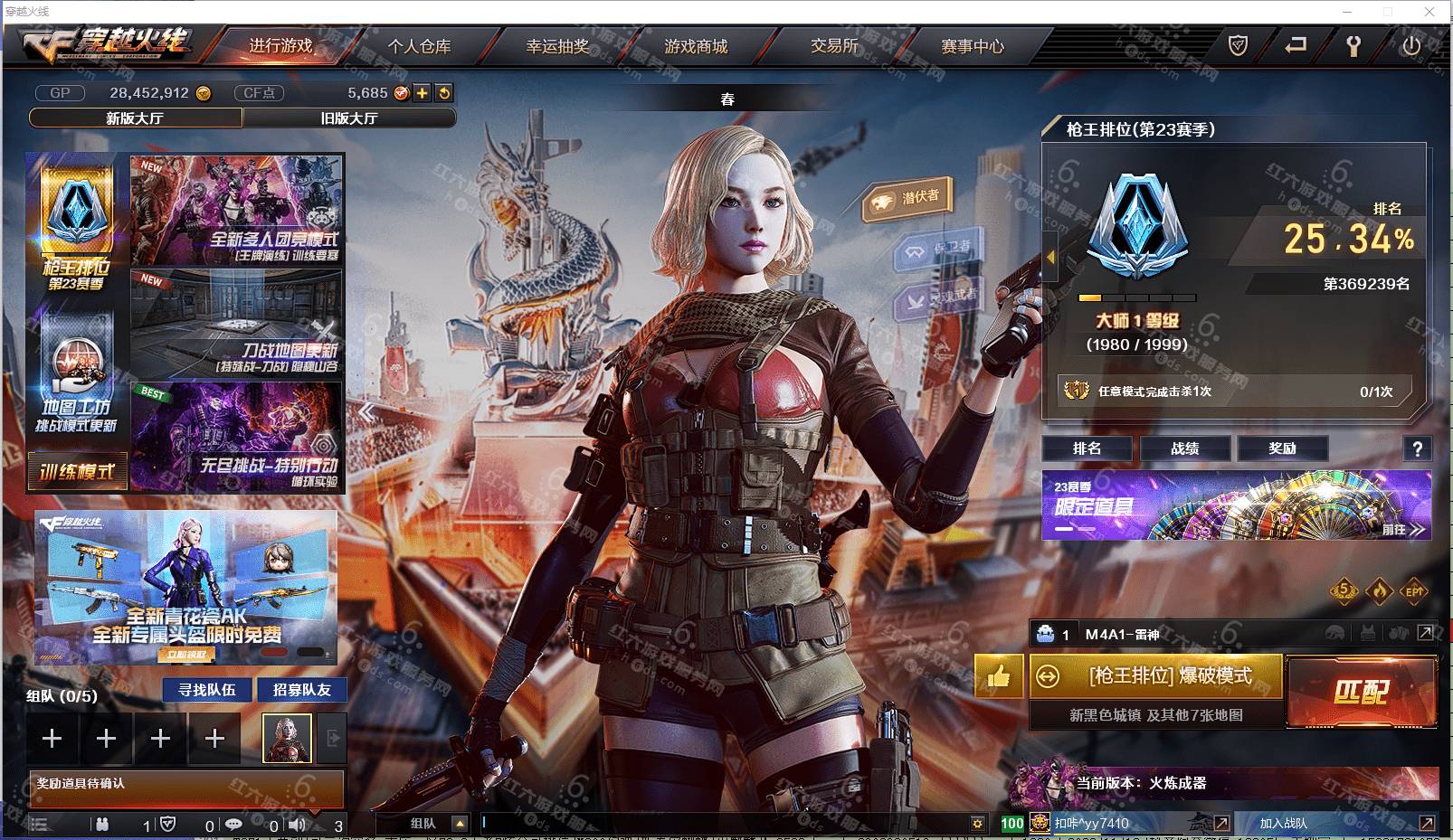
Task: Open the 刀战地图更新 knife map banner
Action: click(237, 324)
